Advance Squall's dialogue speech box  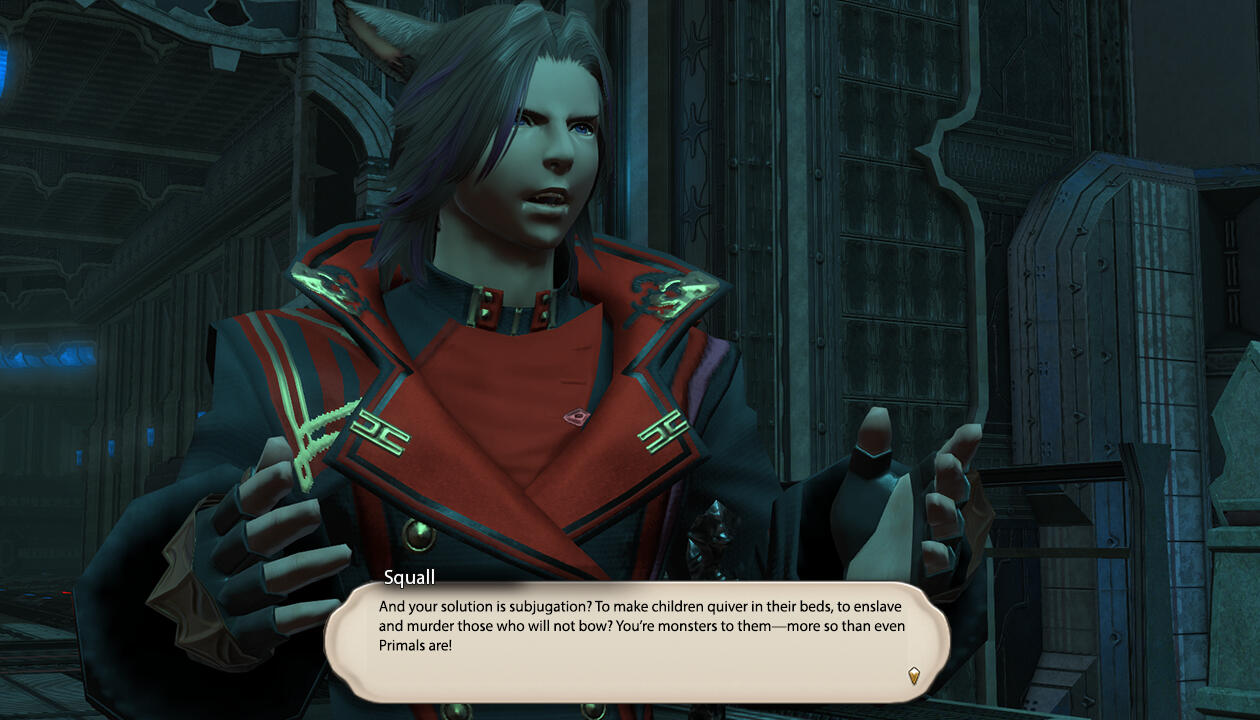(637, 640)
